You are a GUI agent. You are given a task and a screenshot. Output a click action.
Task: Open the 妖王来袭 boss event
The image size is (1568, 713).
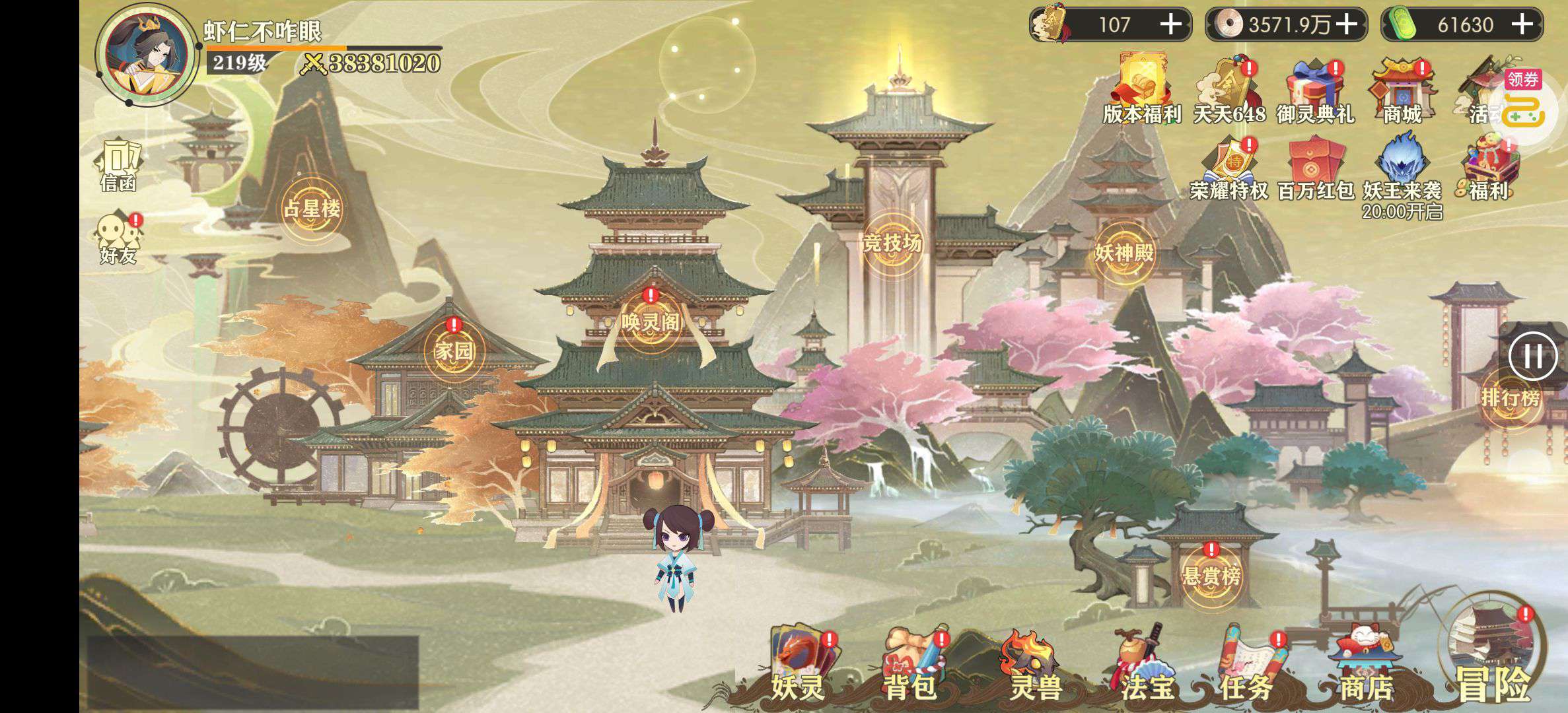click(1402, 169)
